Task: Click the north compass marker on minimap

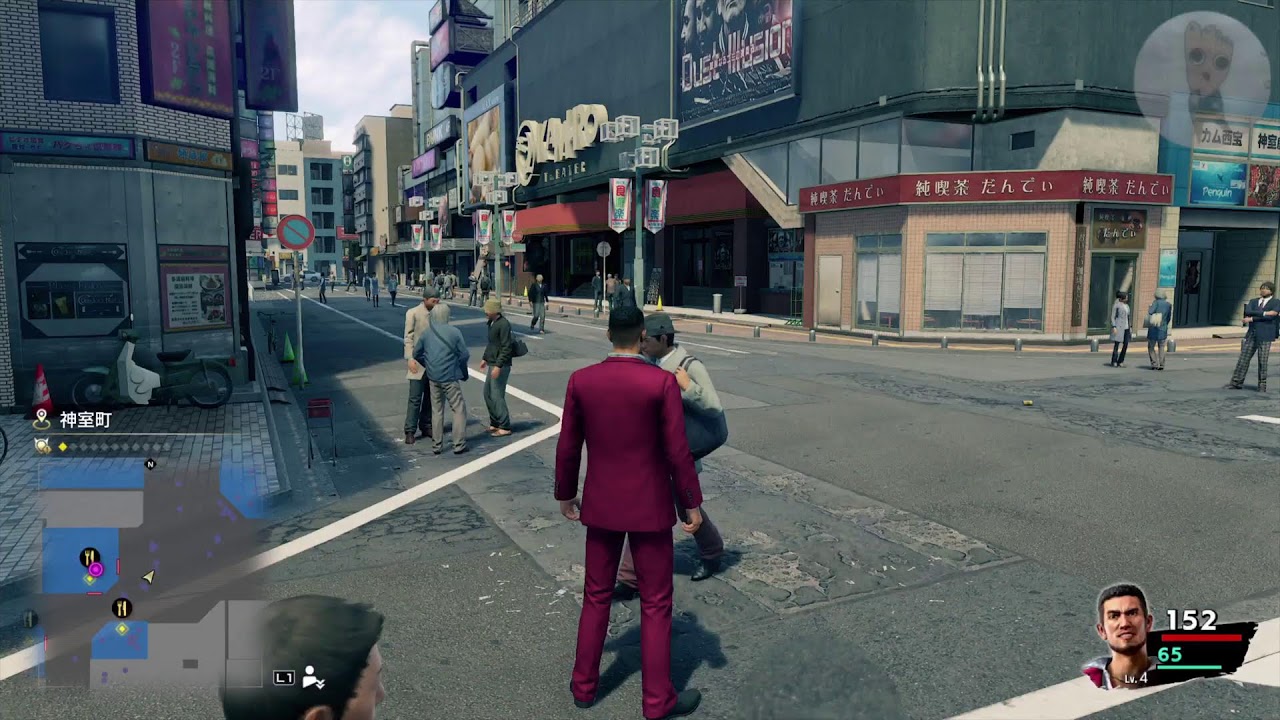Action: click(x=151, y=464)
